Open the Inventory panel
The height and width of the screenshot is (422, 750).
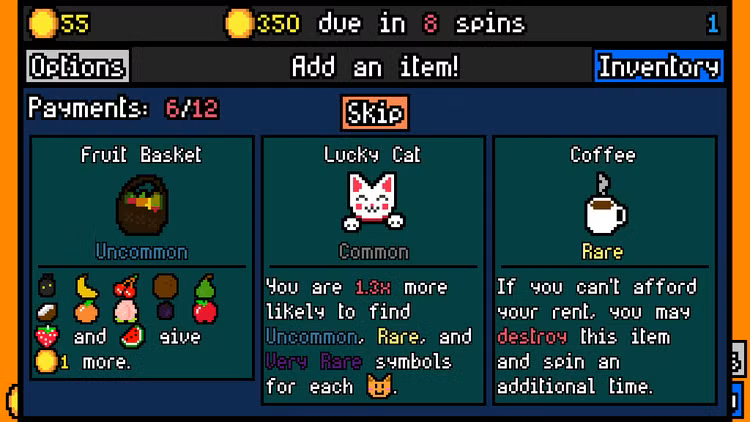click(x=658, y=67)
